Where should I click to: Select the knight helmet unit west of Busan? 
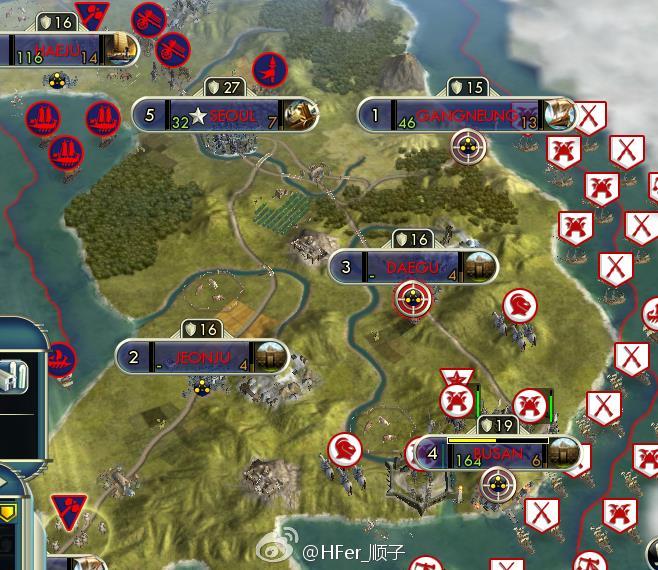pos(343,449)
